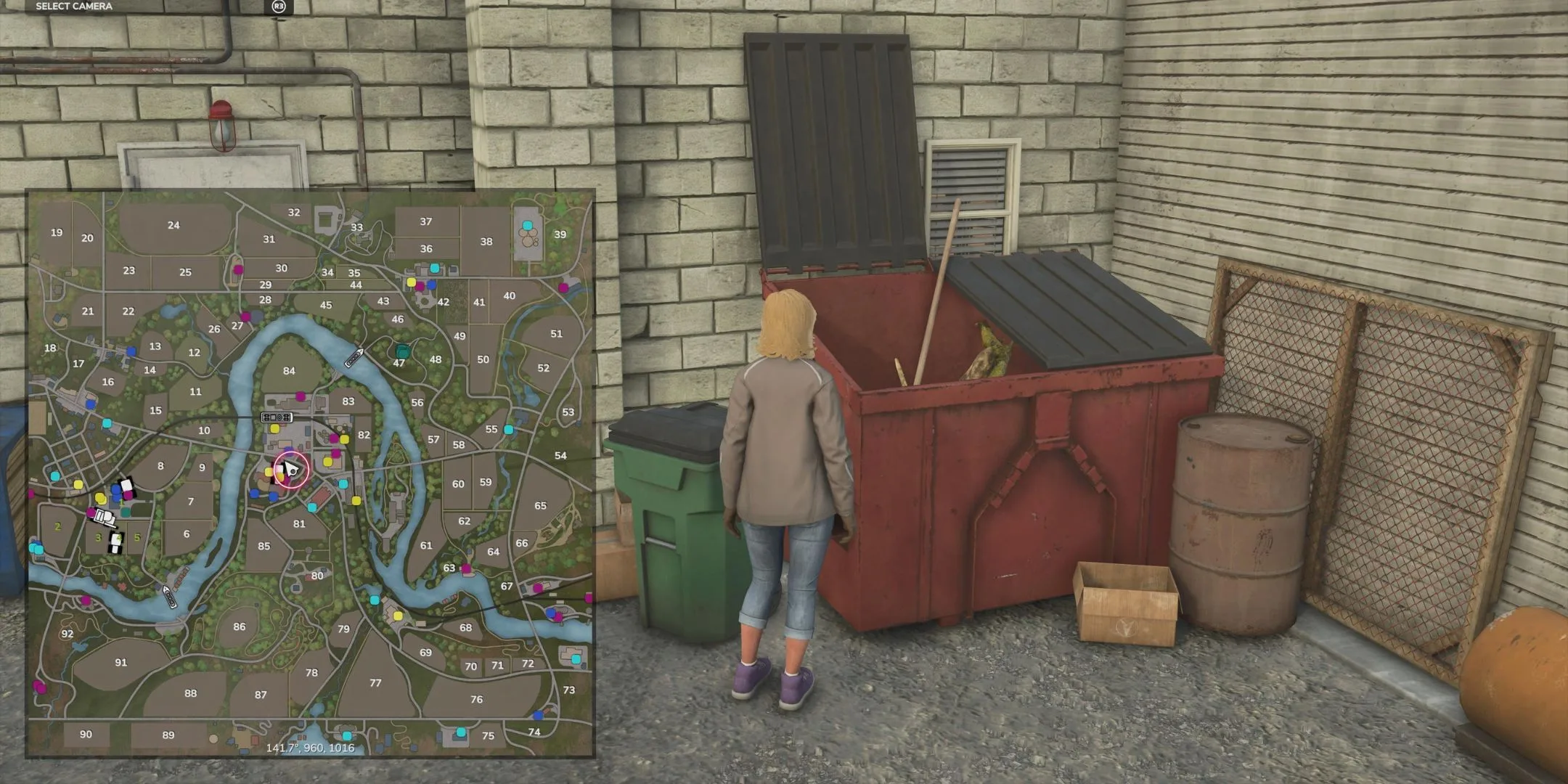Image resolution: width=1568 pixels, height=784 pixels.
Task: Click the magenta marker near field 63
Action: pyautogui.click(x=466, y=568)
